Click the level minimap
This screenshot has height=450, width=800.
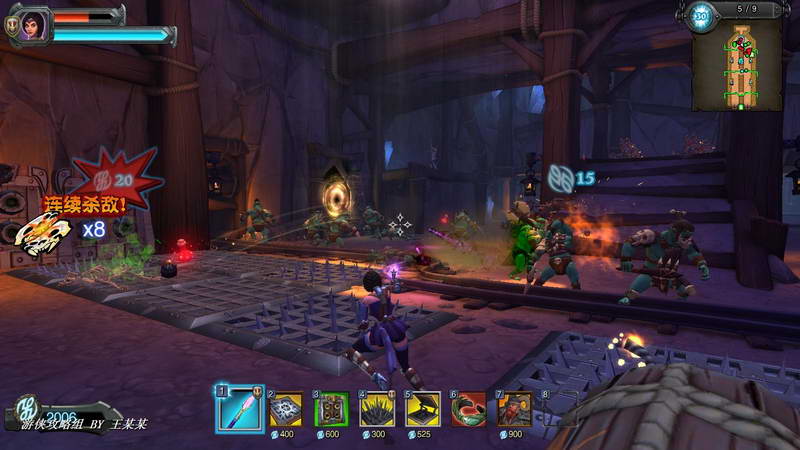point(738,61)
